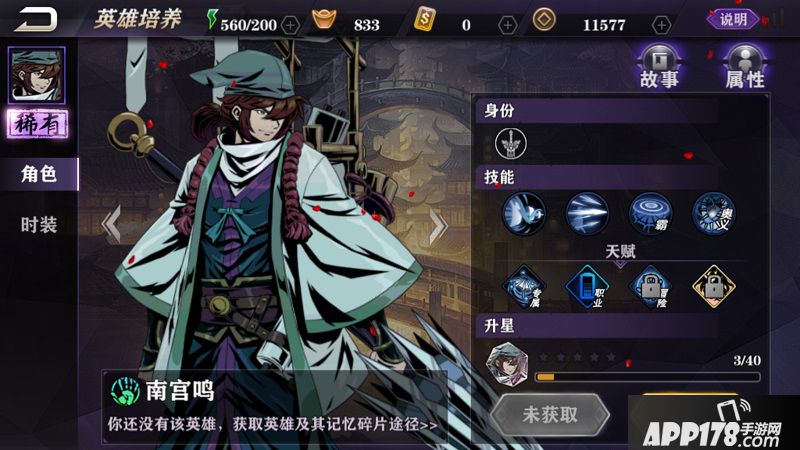This screenshot has width=800, height=450.
Task: Switch to the 角色 tab
Action: tap(38, 174)
